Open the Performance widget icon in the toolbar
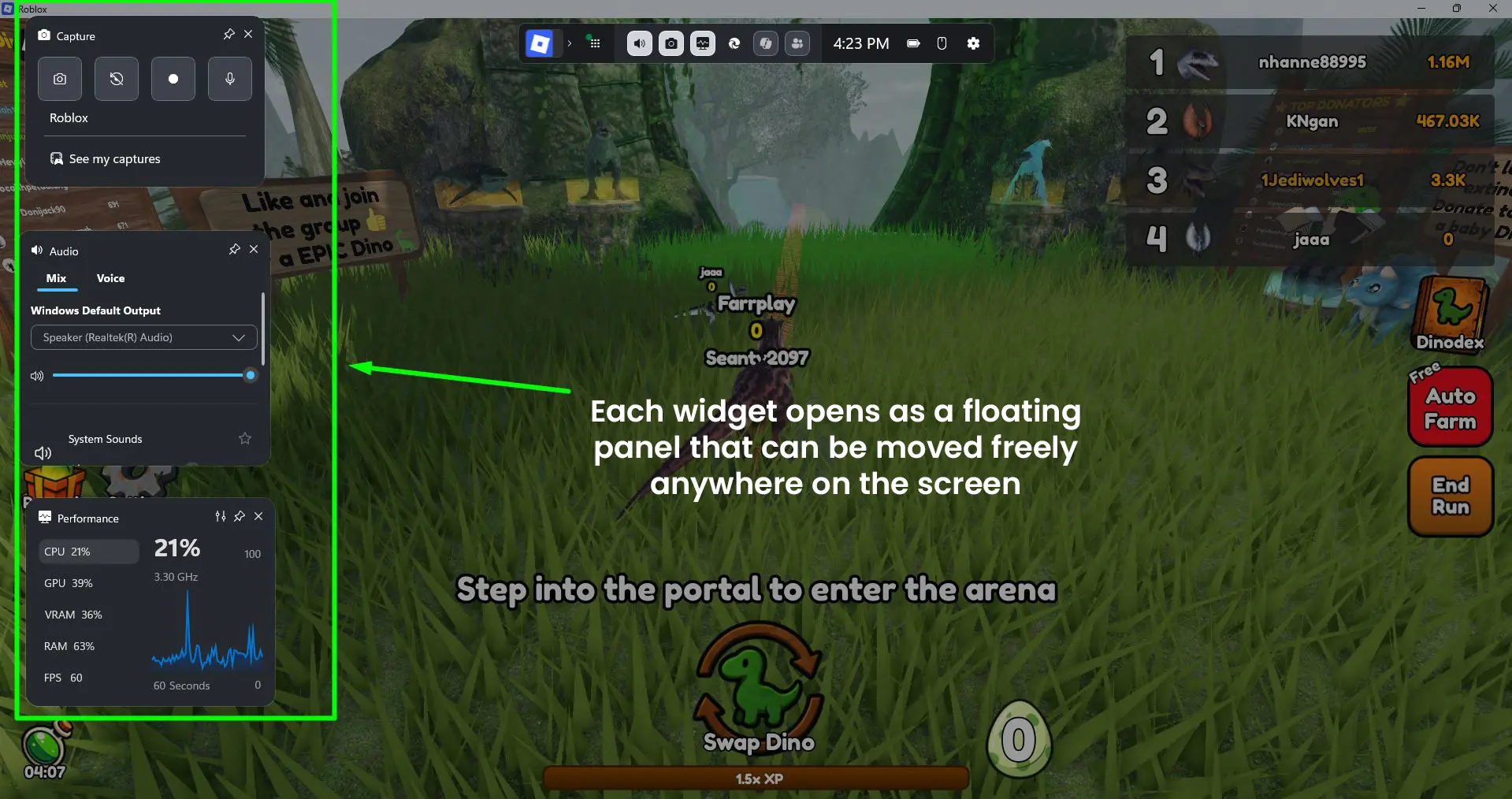The image size is (1512, 799). pyautogui.click(x=702, y=43)
